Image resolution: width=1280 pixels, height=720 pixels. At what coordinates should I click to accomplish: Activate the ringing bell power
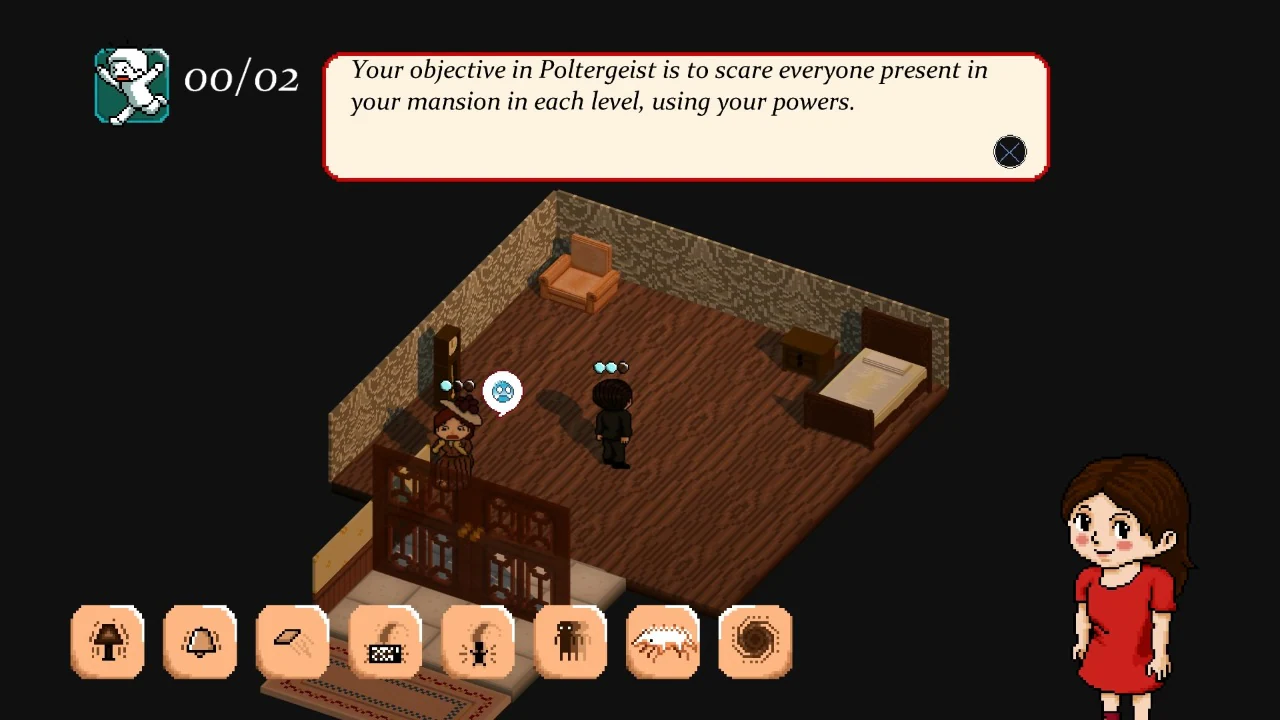(200, 641)
